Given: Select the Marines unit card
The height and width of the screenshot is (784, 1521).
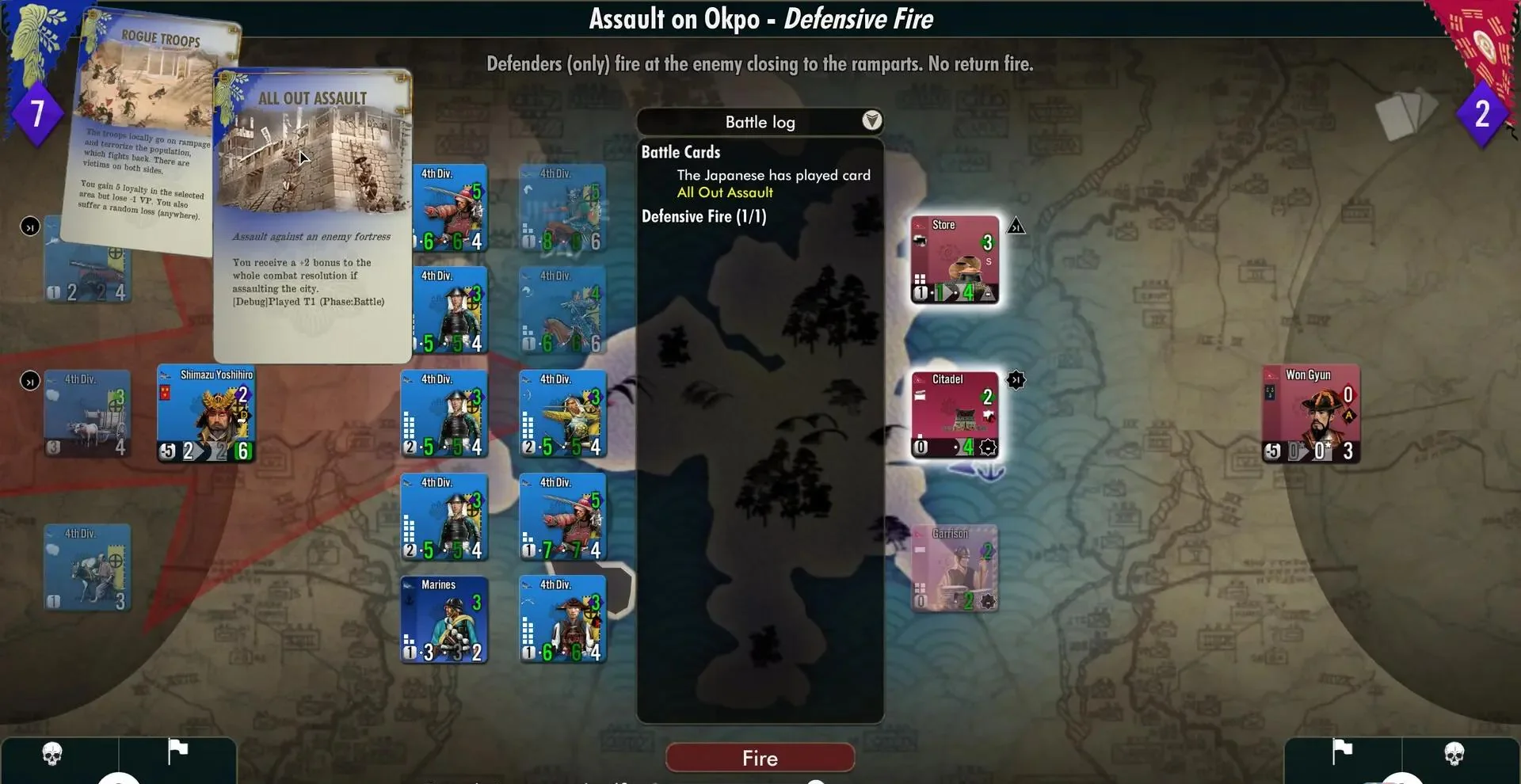Looking at the screenshot, I should (x=444, y=619).
